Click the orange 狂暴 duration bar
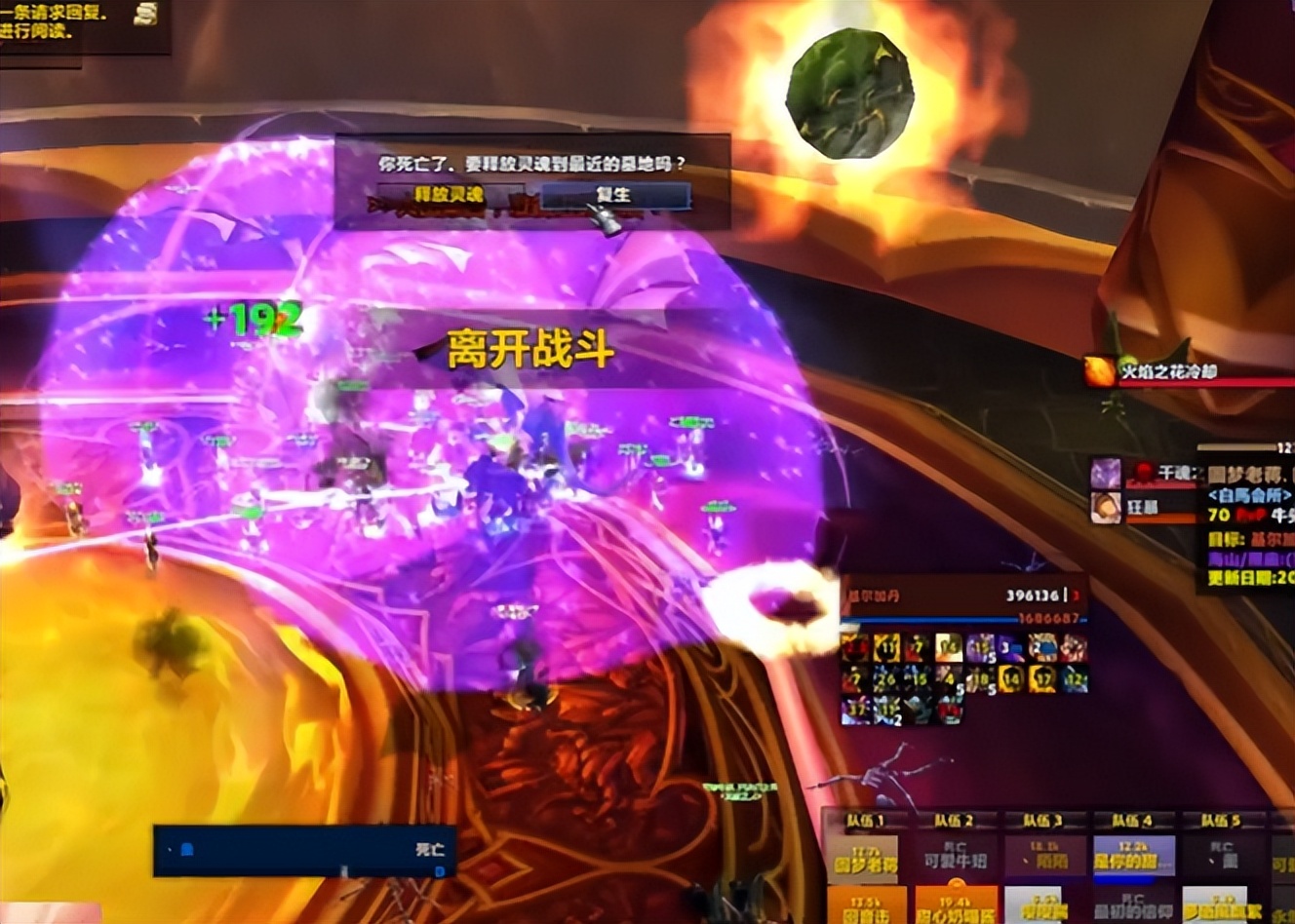The height and width of the screenshot is (924, 1295). tap(1159, 519)
